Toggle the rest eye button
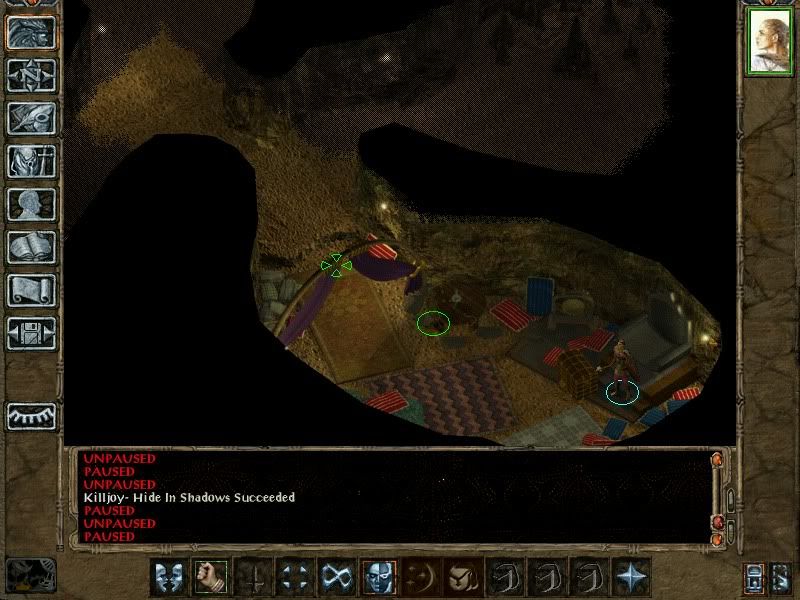The width and height of the screenshot is (800, 600). [x=31, y=416]
